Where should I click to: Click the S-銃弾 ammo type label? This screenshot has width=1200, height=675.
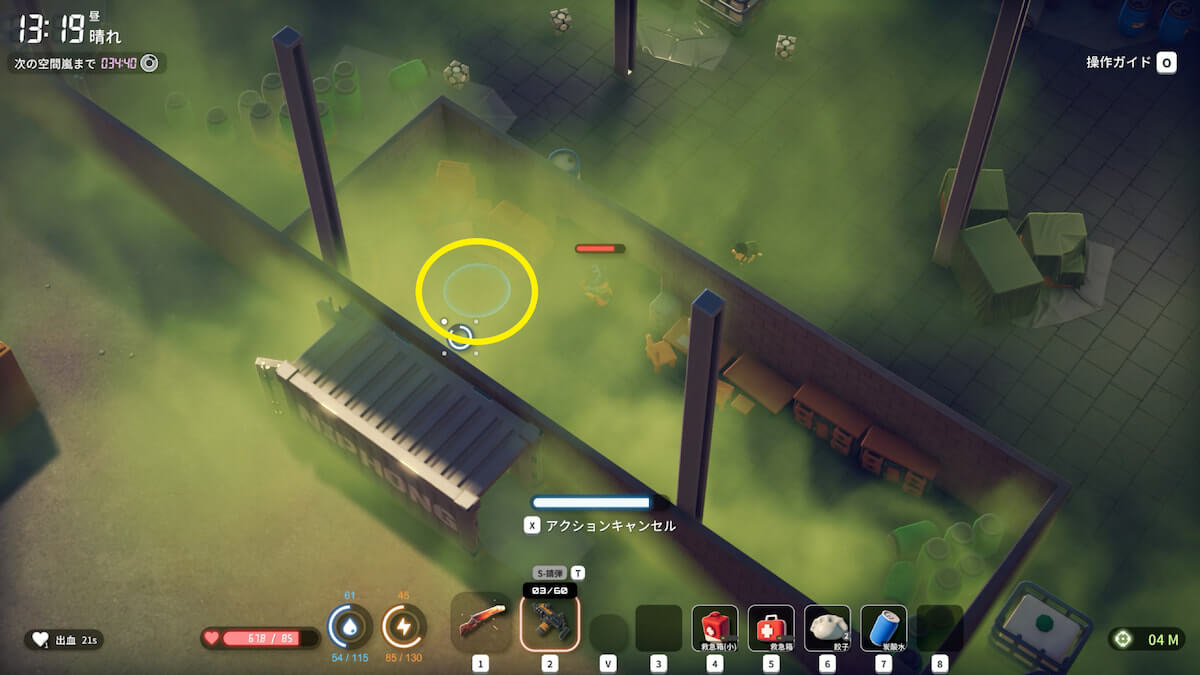coord(550,573)
